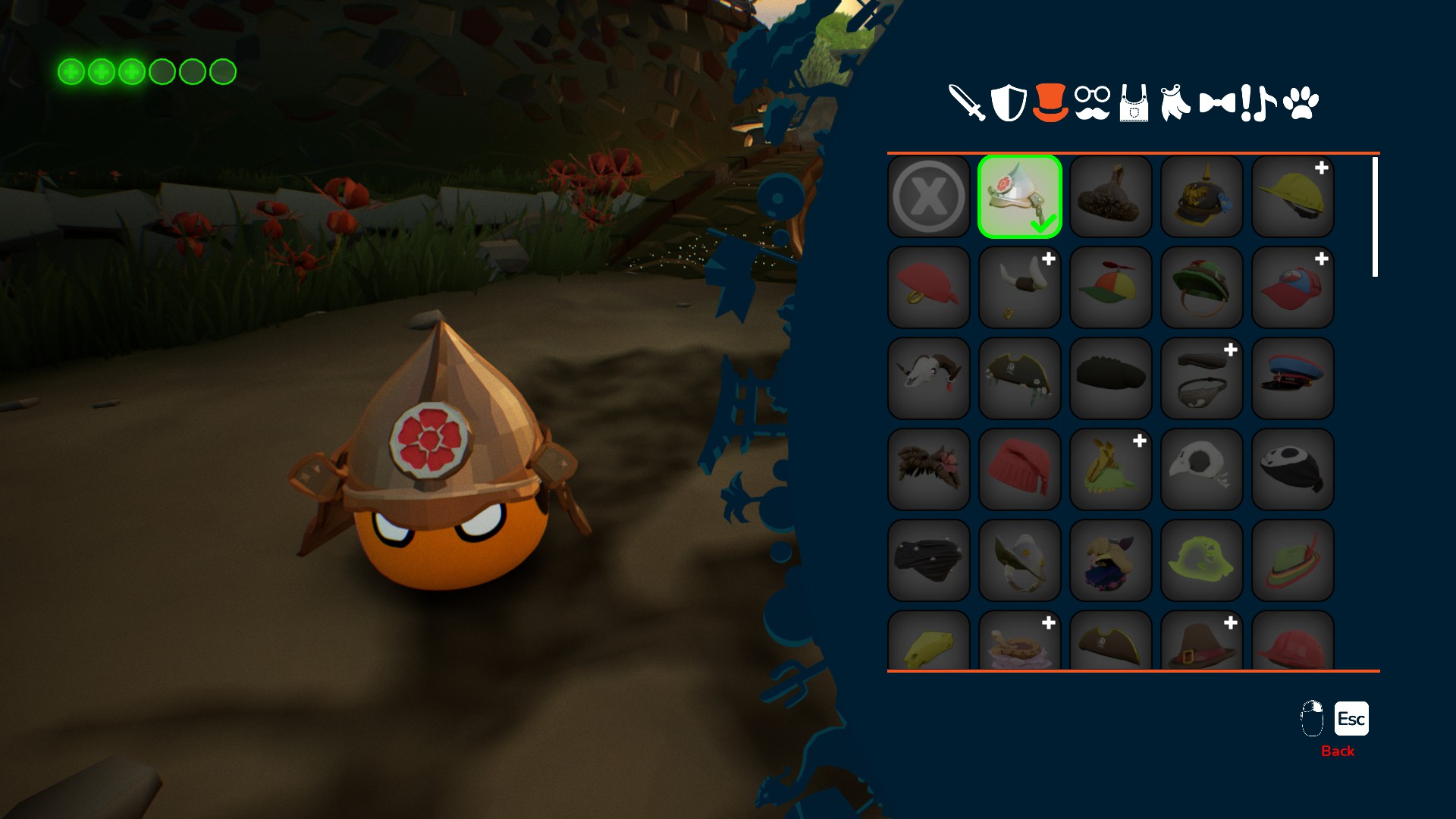1456x819 pixels.
Task: Select the red knit beanie
Action: pos(1020,469)
